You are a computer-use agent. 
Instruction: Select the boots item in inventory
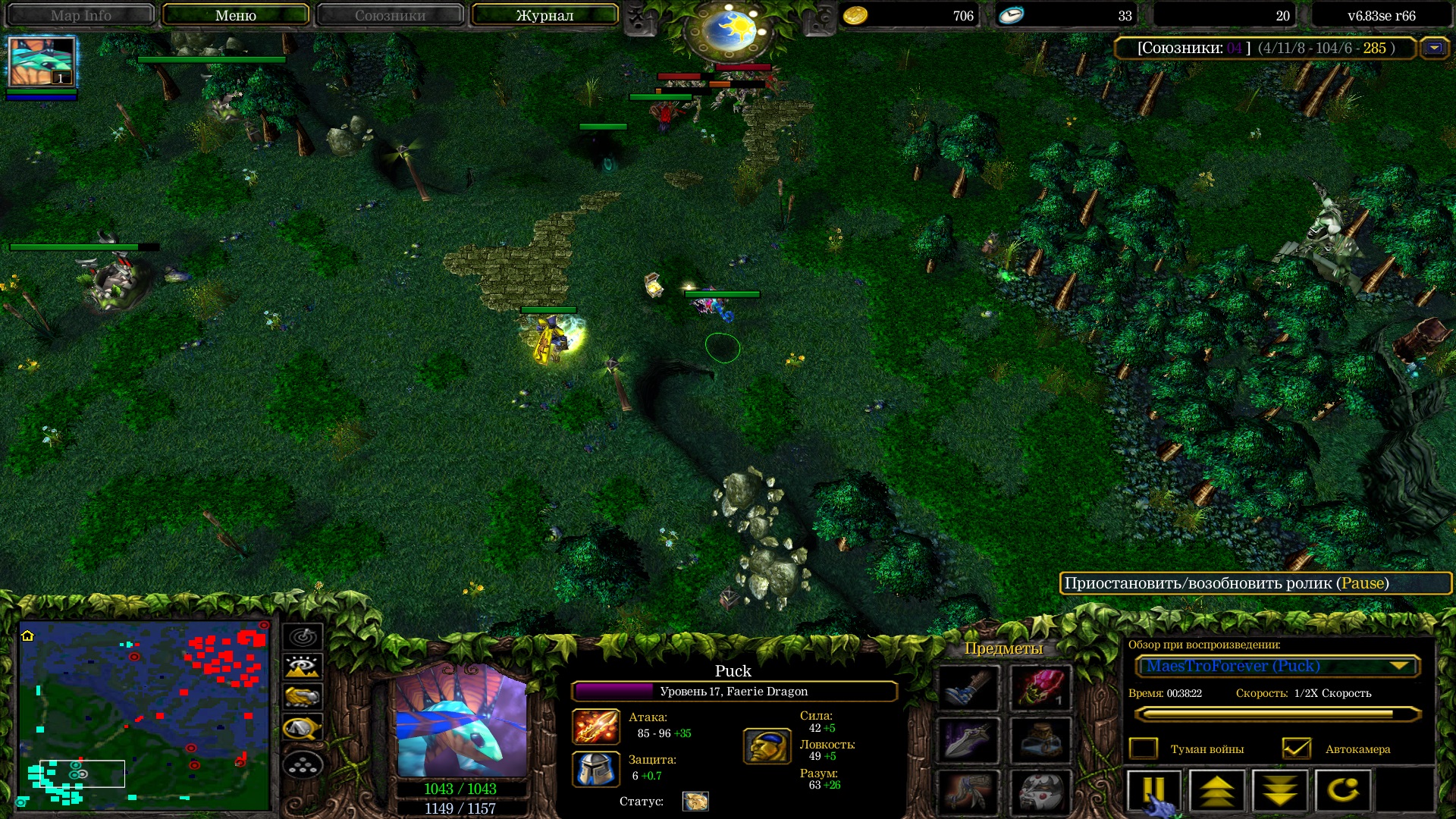point(968,688)
